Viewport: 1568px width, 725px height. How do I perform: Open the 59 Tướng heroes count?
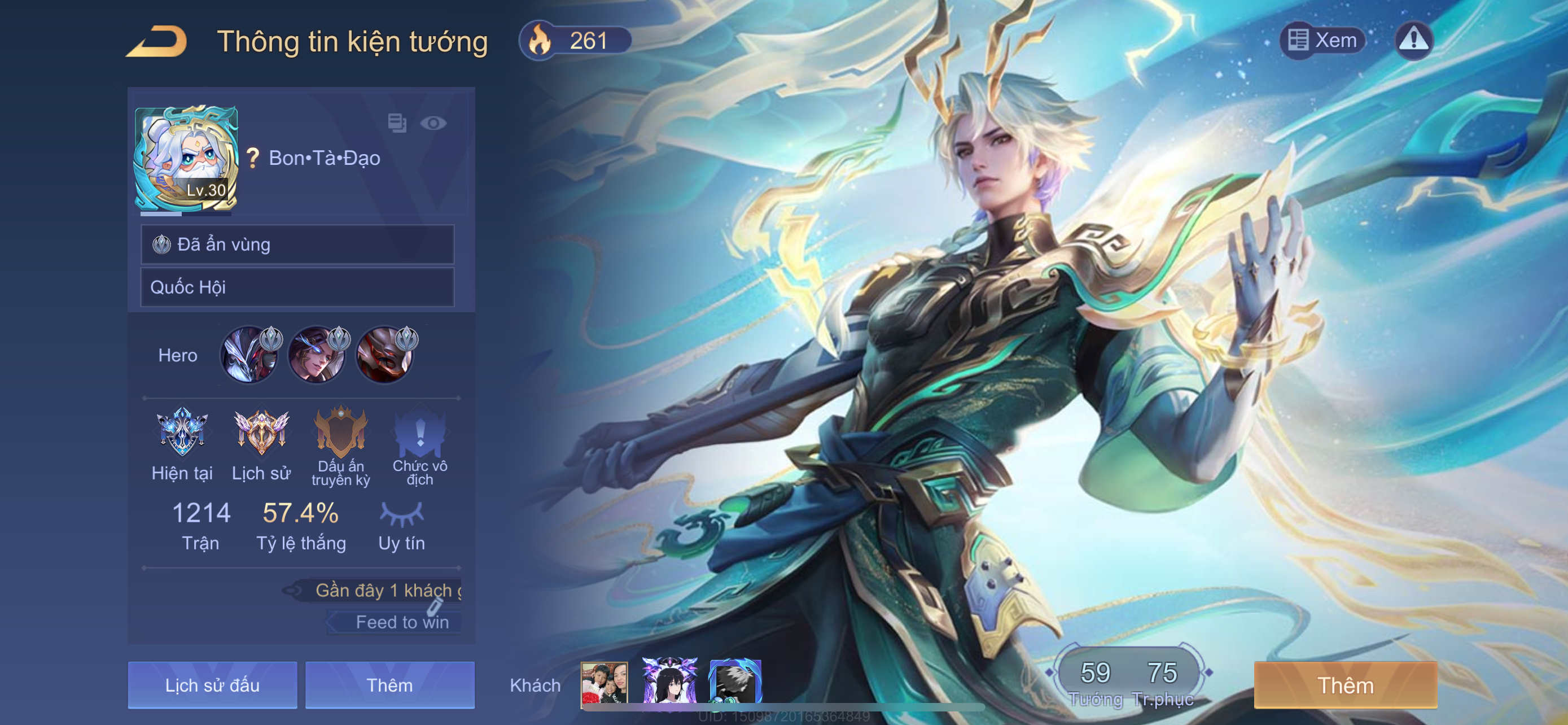point(1095,680)
